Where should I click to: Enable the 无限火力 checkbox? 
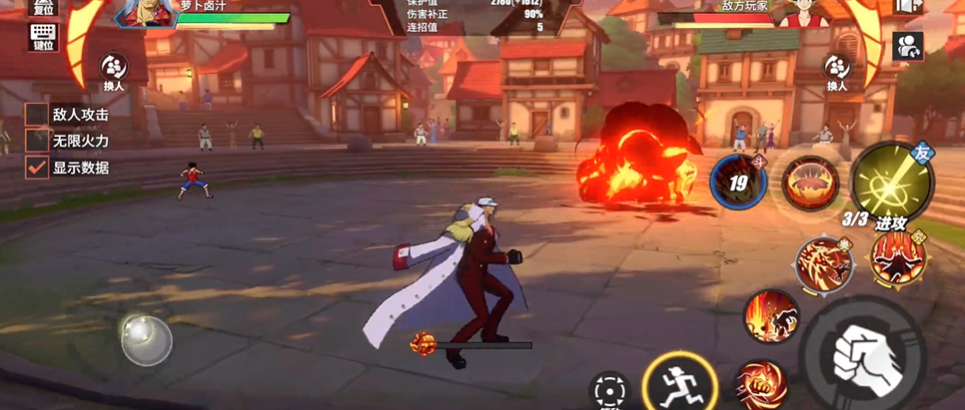pos(36,142)
